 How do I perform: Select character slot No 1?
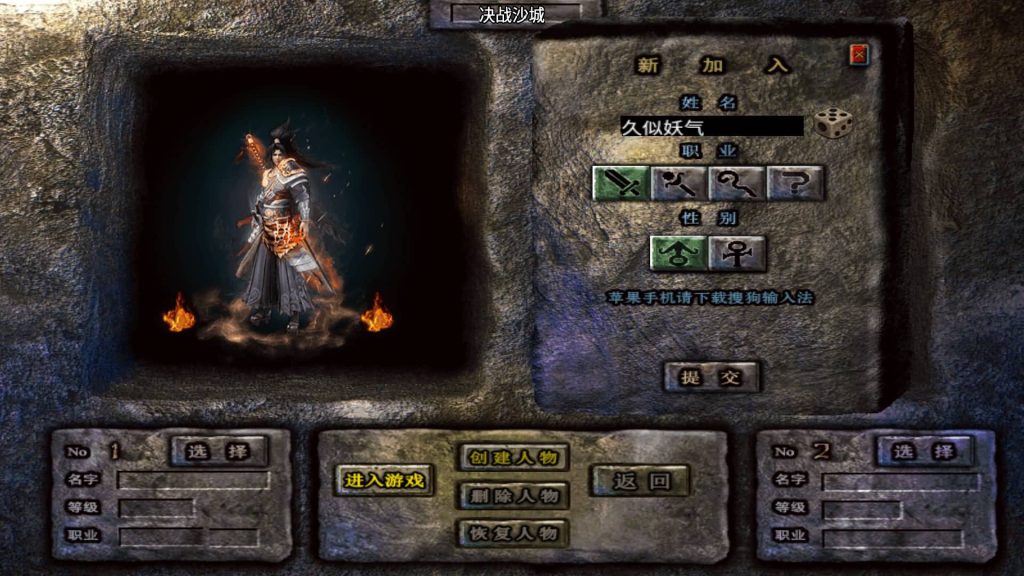point(219,451)
